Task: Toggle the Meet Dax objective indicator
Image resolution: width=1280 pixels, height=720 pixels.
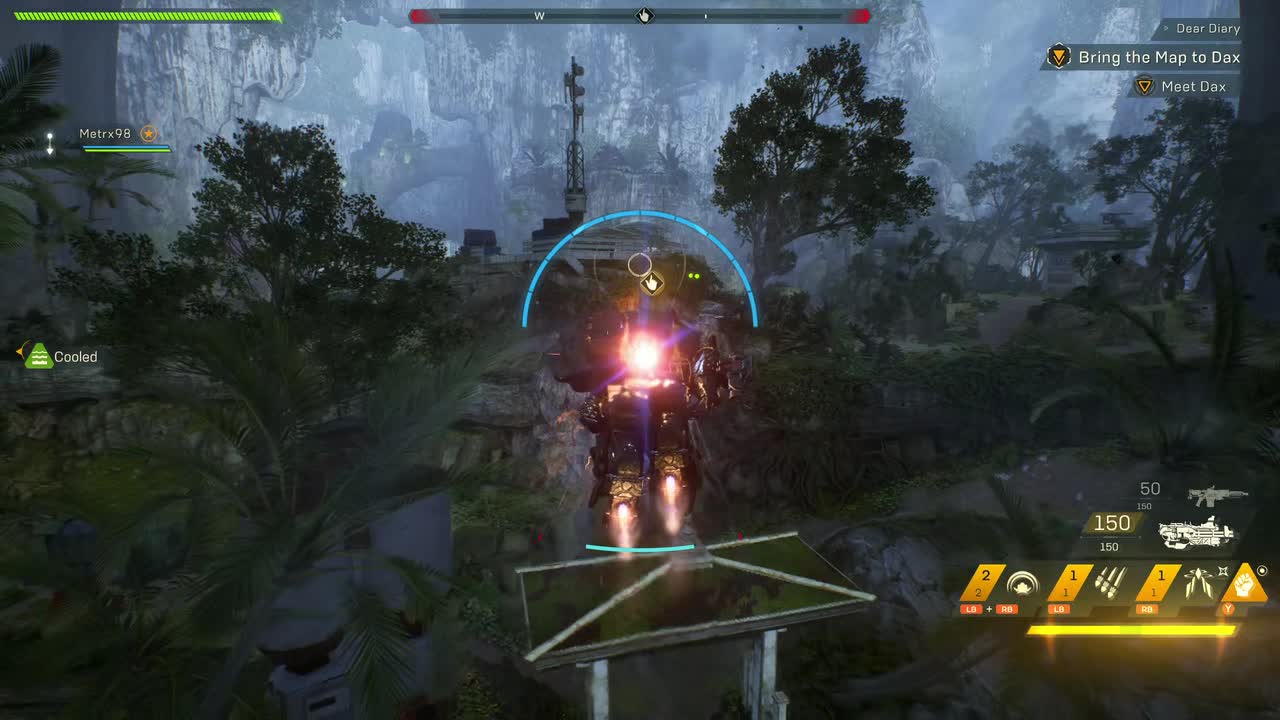Action: pos(1144,86)
